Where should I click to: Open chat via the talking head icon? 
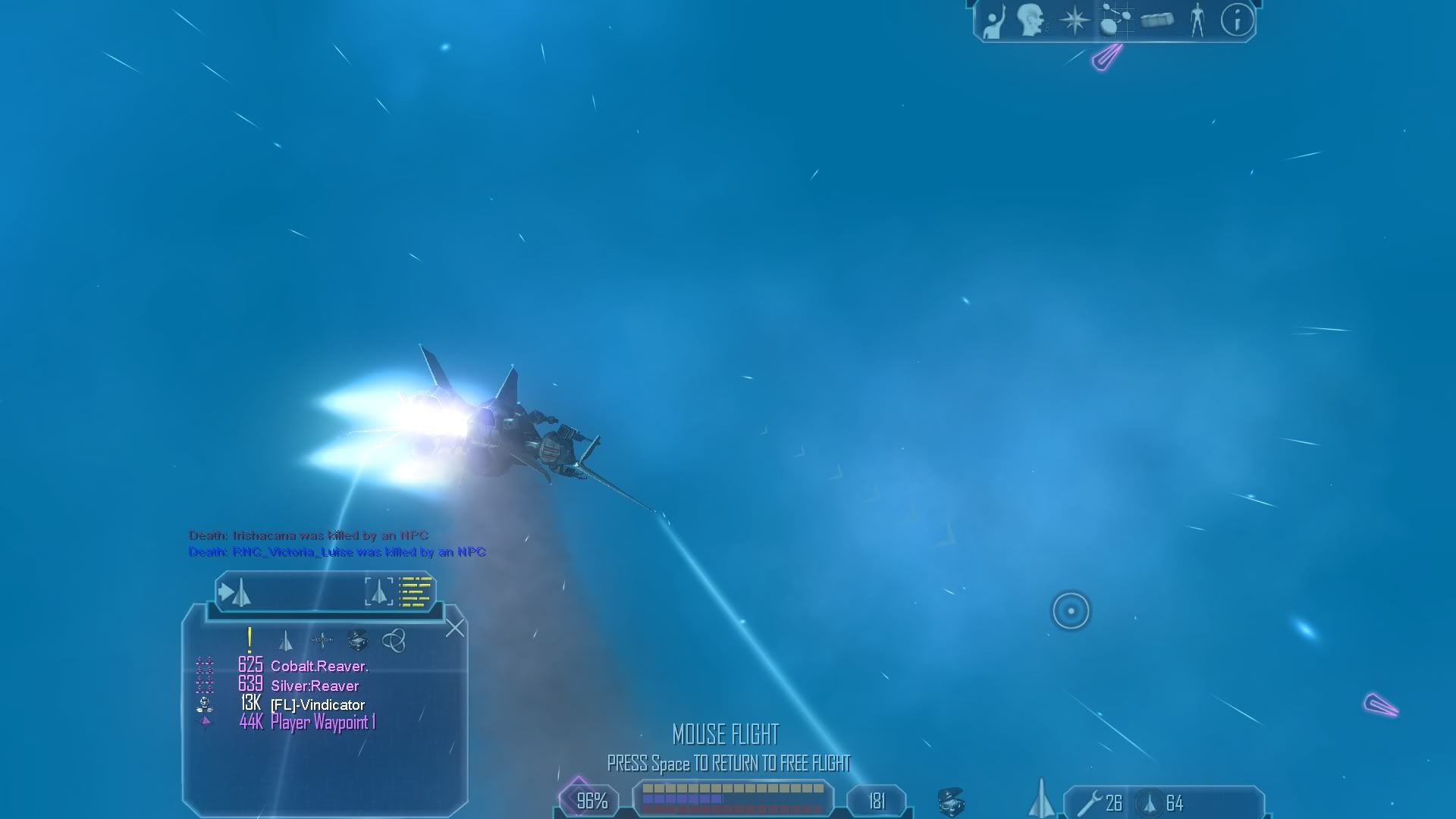(x=1031, y=20)
